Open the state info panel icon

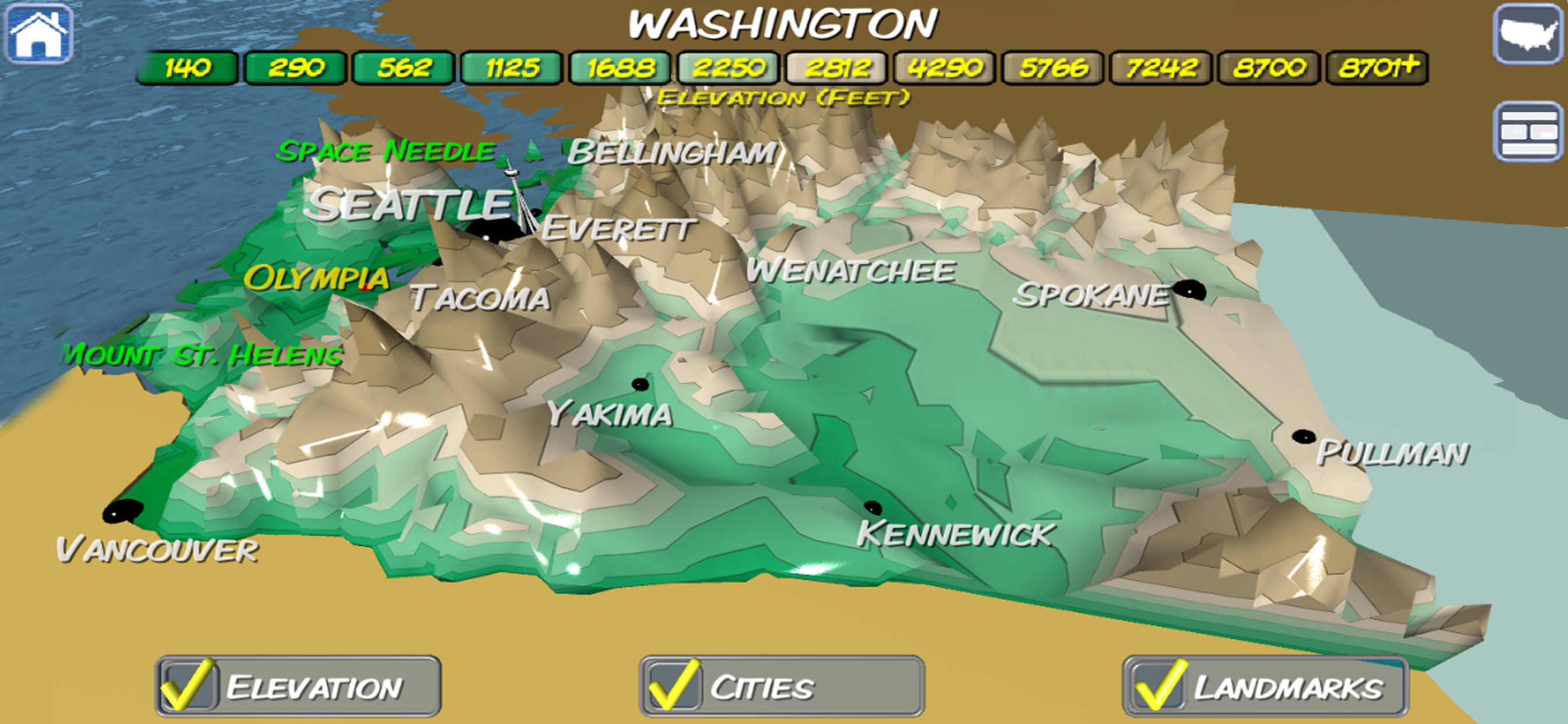point(1528,132)
